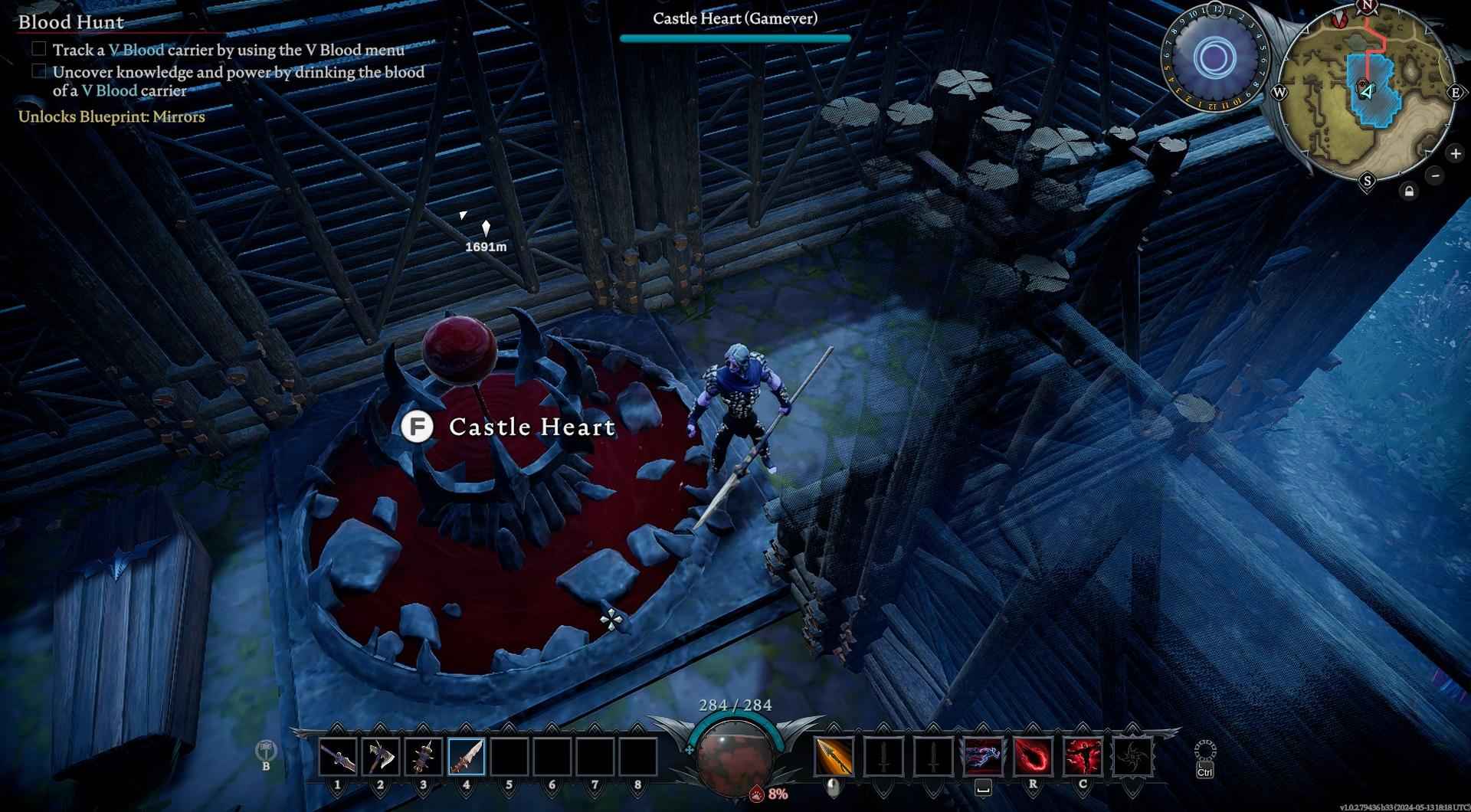
Task: Click the action wheel icon above Ctrl
Action: click(1204, 750)
